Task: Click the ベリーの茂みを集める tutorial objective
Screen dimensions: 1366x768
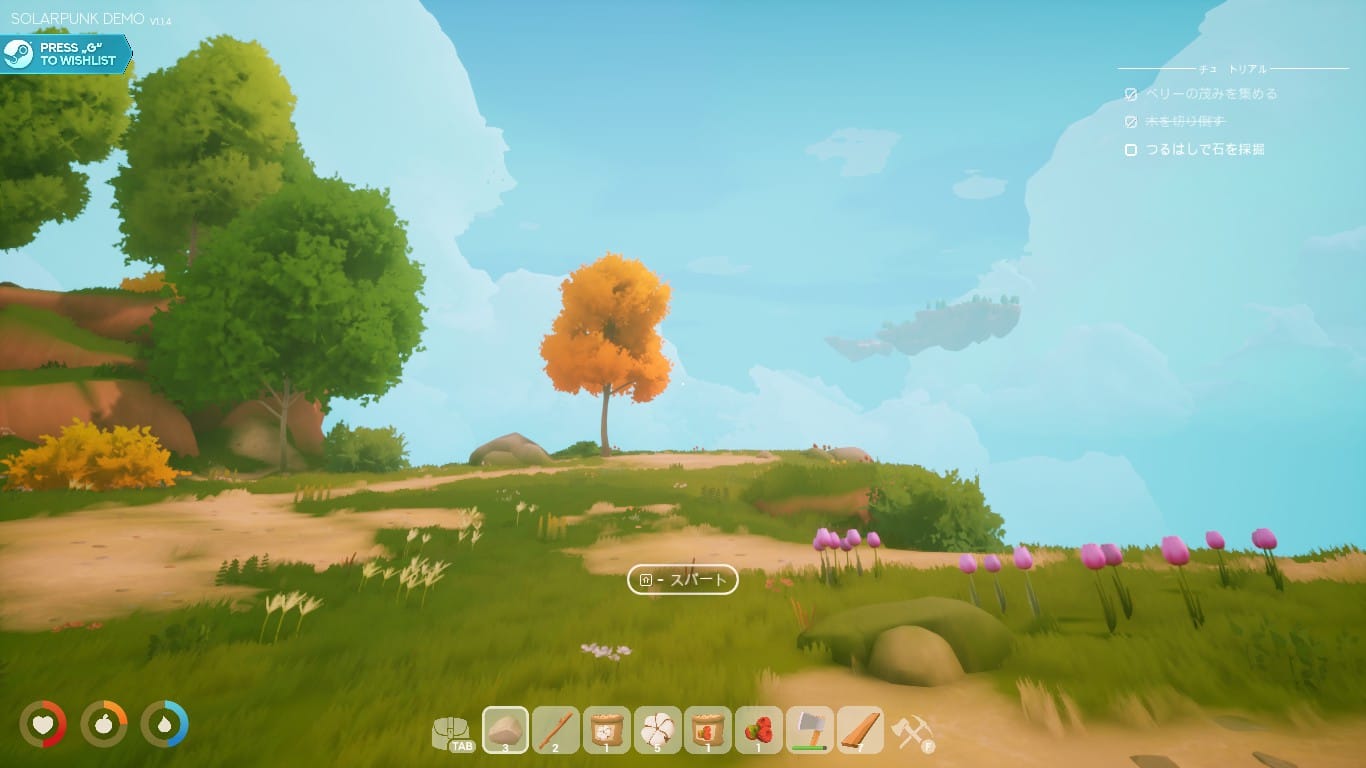Action: 1211,94
